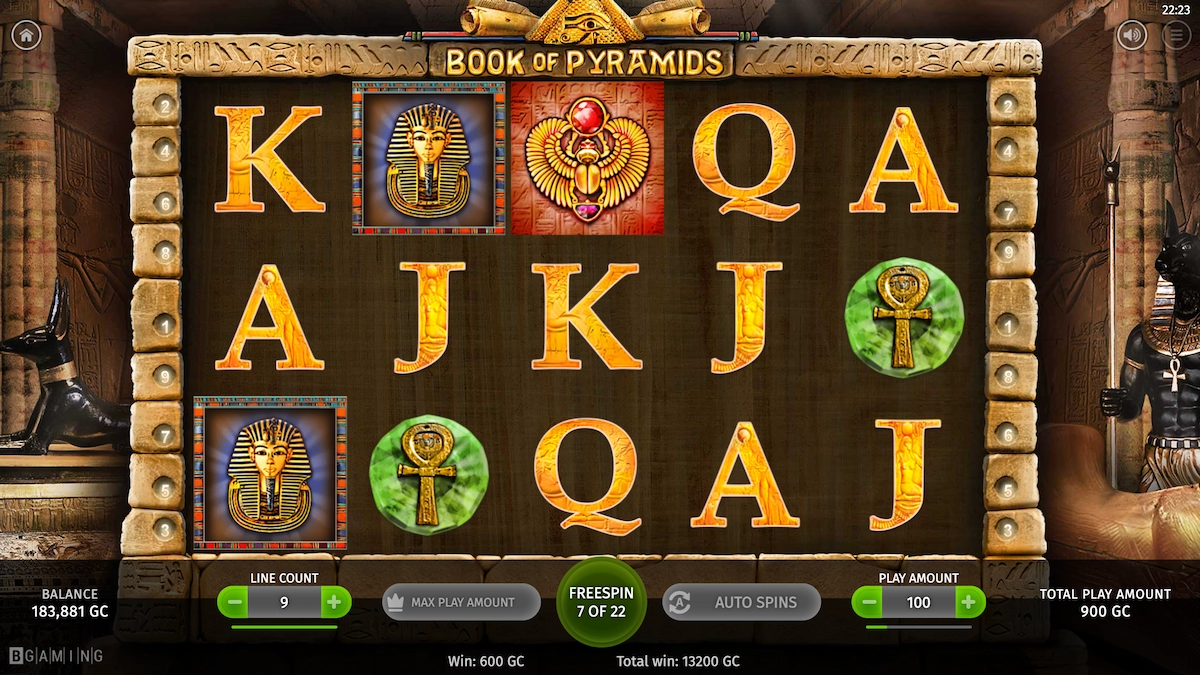This screenshot has height=675, width=1200.
Task: Decrease the line count
Action: 234,602
